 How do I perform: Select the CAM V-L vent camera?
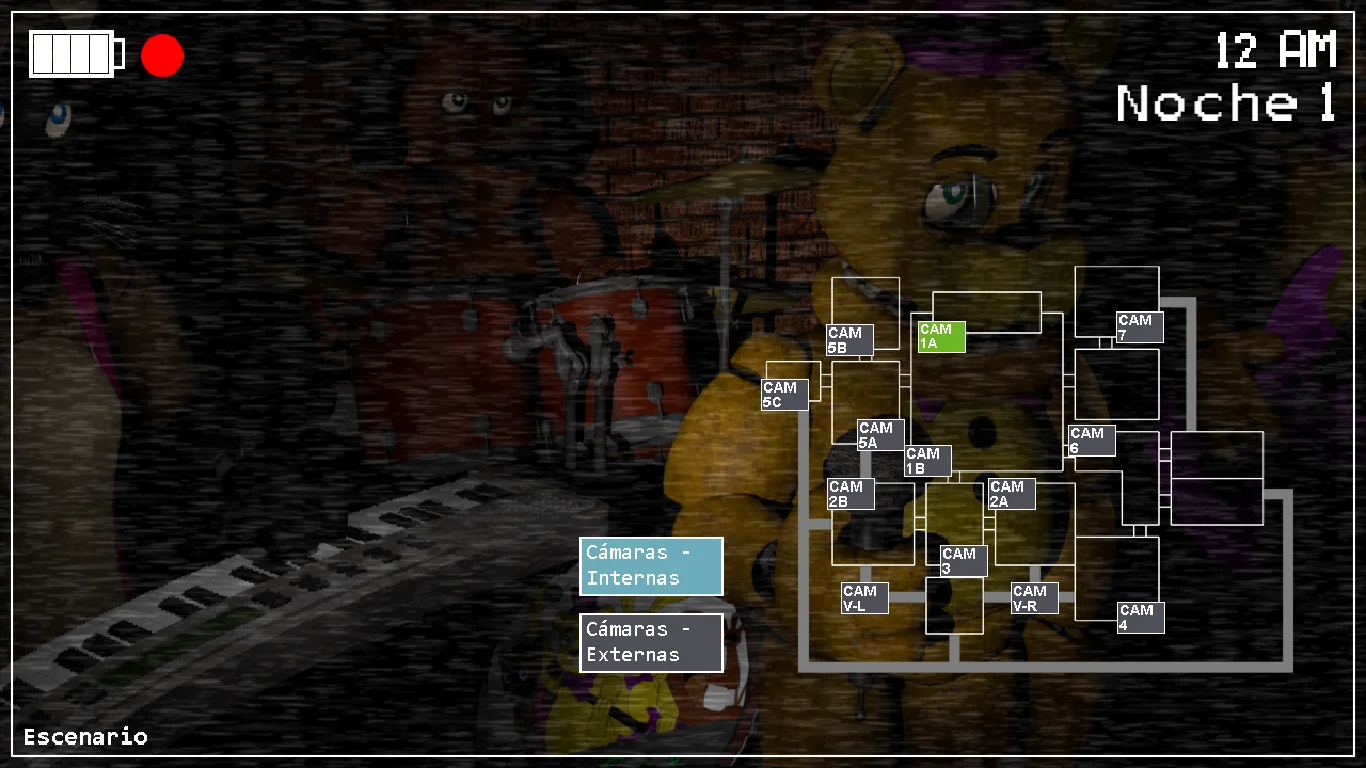(x=865, y=598)
